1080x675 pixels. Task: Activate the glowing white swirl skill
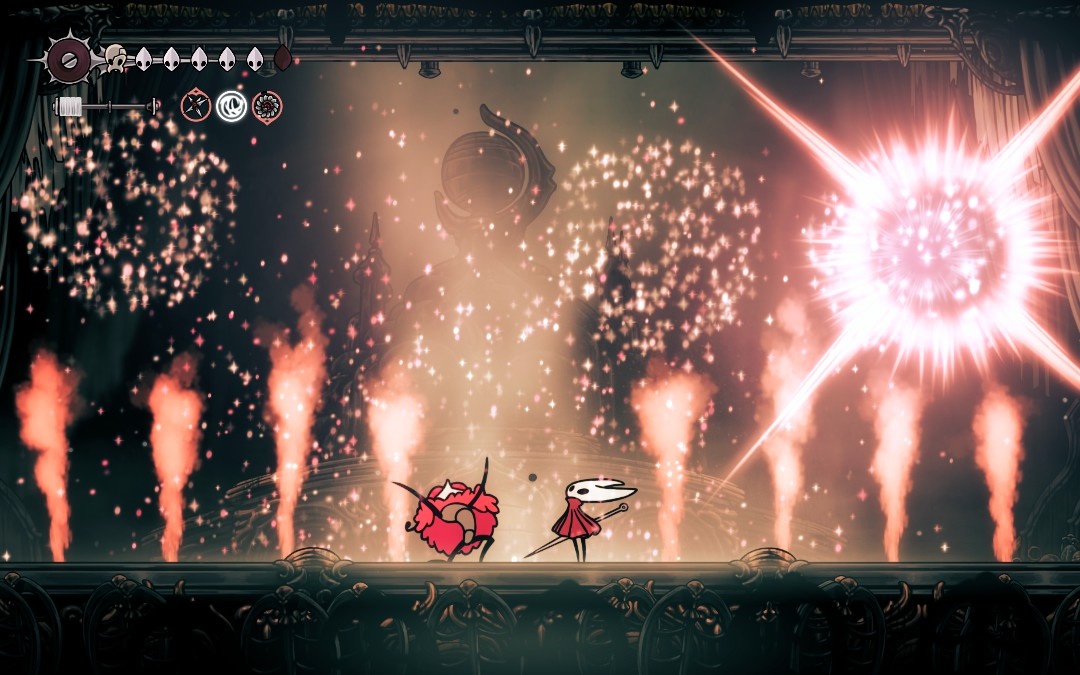pos(231,105)
